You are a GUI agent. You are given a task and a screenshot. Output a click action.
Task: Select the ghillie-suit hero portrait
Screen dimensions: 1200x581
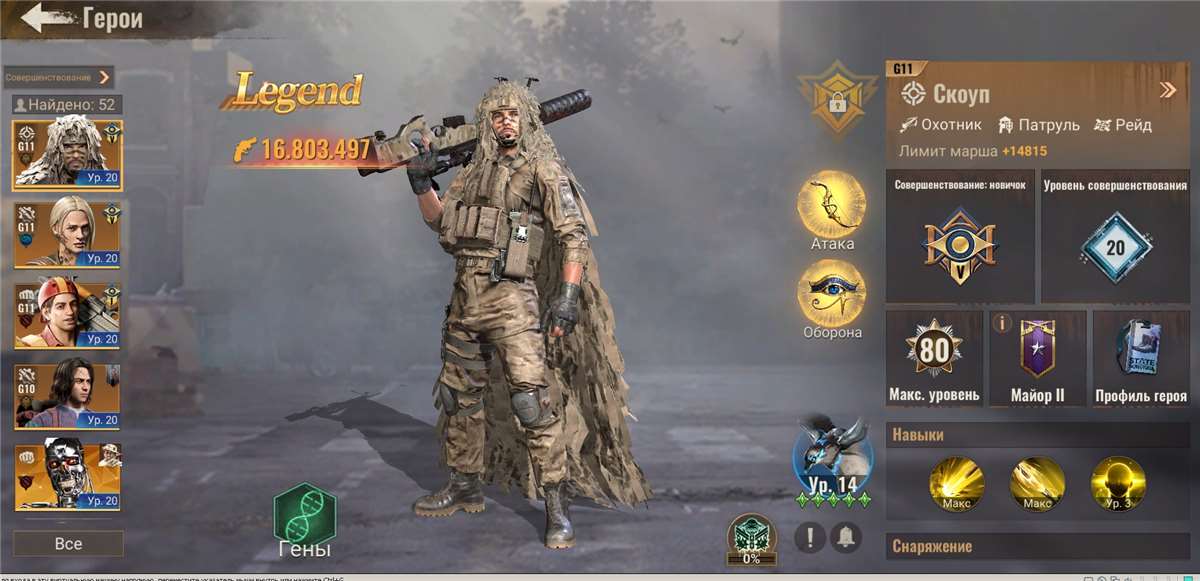point(67,154)
